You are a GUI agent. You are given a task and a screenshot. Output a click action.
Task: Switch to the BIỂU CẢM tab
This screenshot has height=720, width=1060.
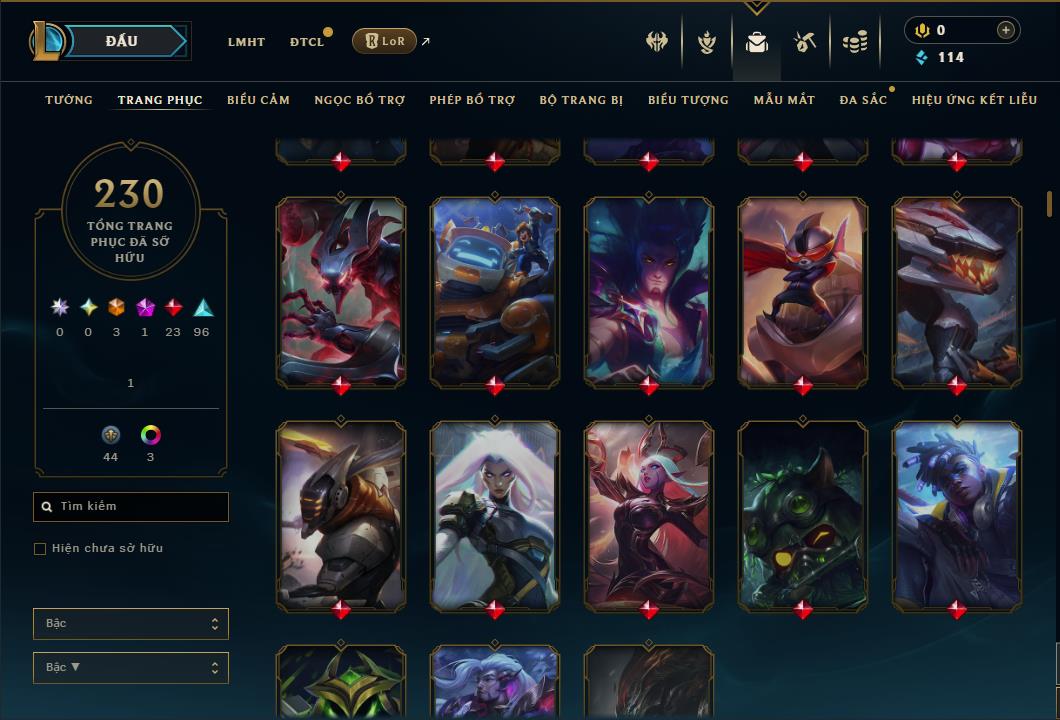[x=258, y=100]
